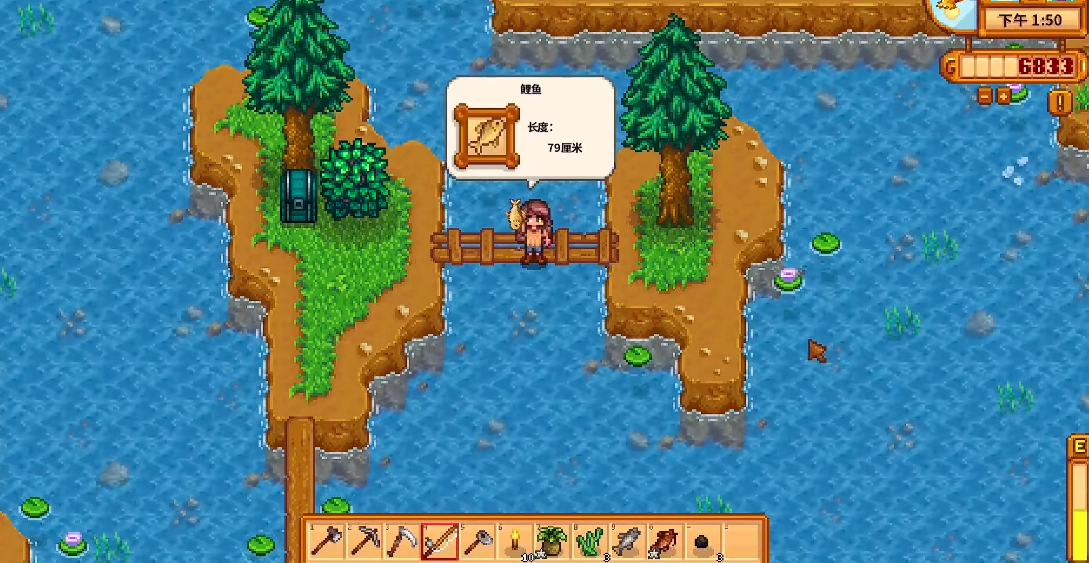Click the zoom out minus button
The height and width of the screenshot is (563, 1089).
point(985,96)
